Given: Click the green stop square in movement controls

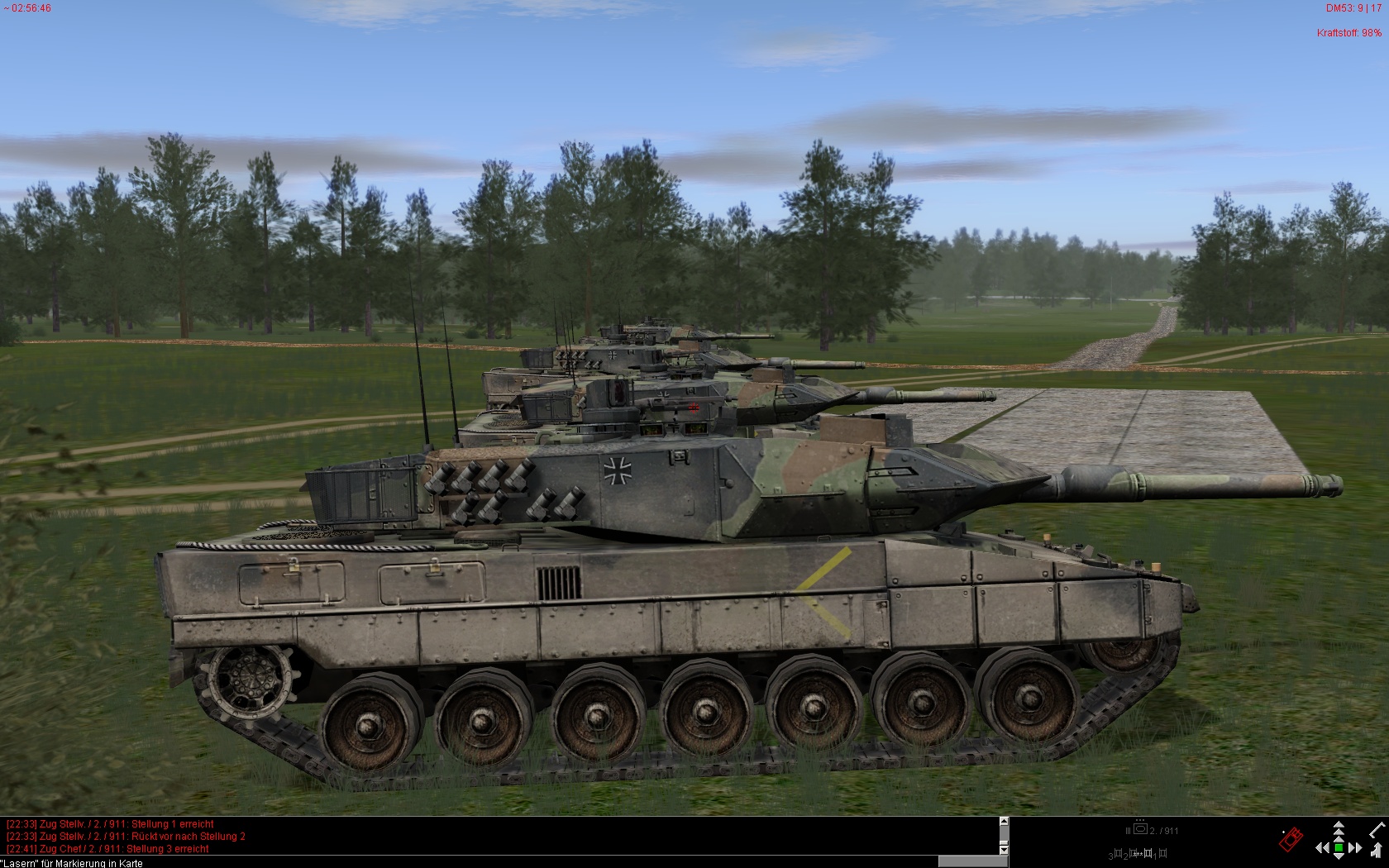Looking at the screenshot, I should [1339, 848].
